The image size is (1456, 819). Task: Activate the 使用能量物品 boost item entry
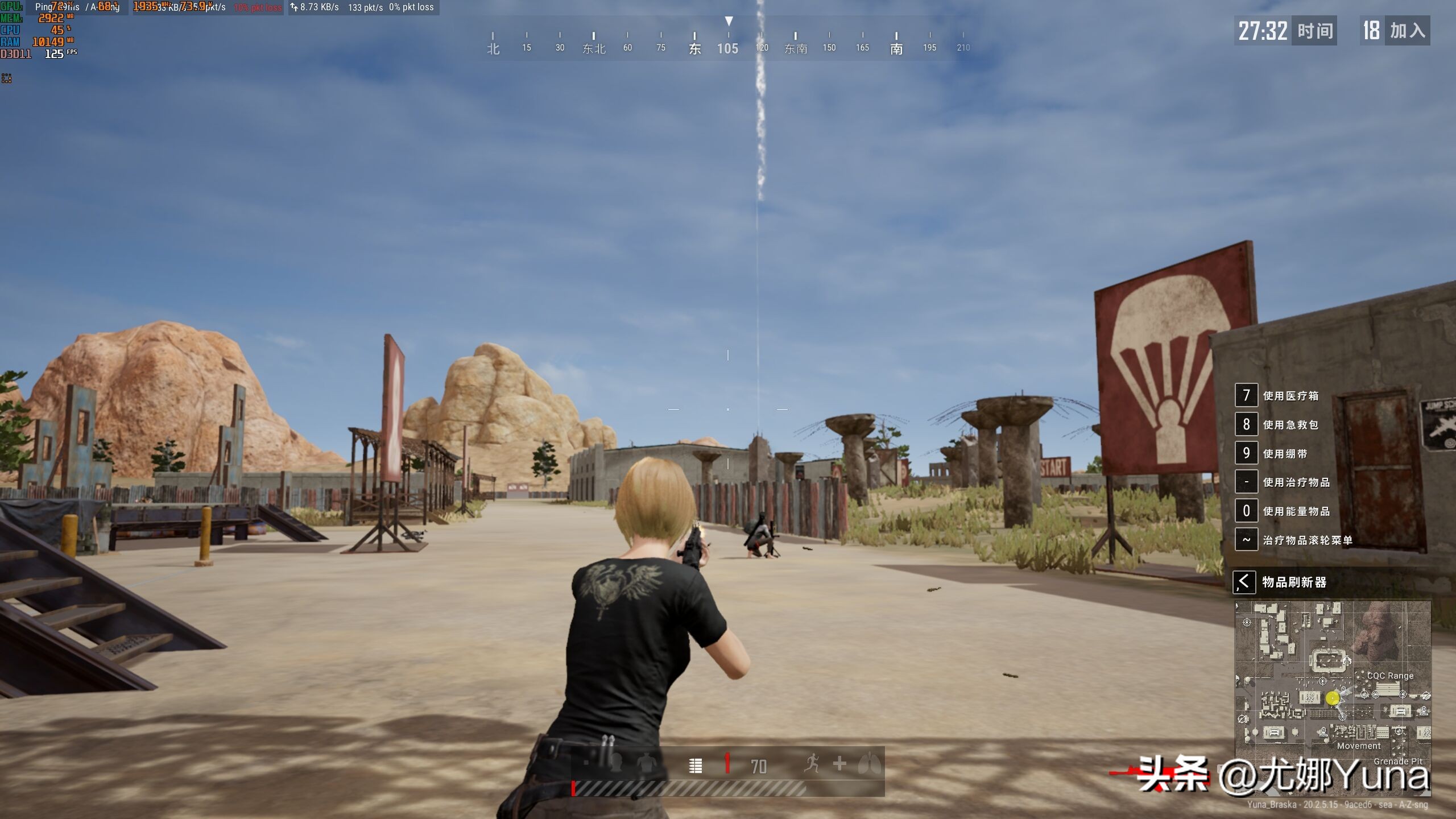click(1296, 511)
